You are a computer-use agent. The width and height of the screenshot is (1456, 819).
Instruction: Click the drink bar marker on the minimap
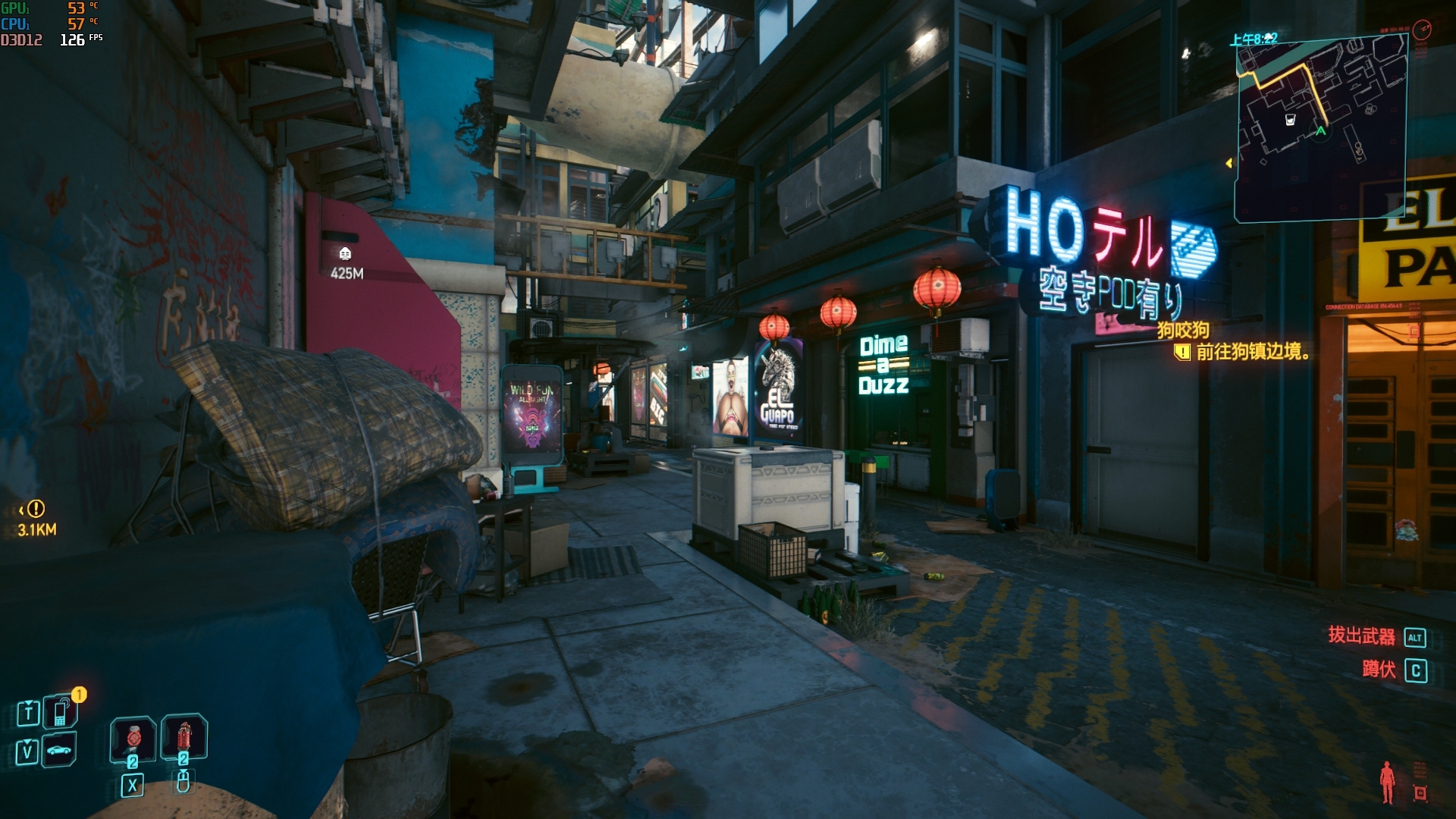coord(1290,119)
